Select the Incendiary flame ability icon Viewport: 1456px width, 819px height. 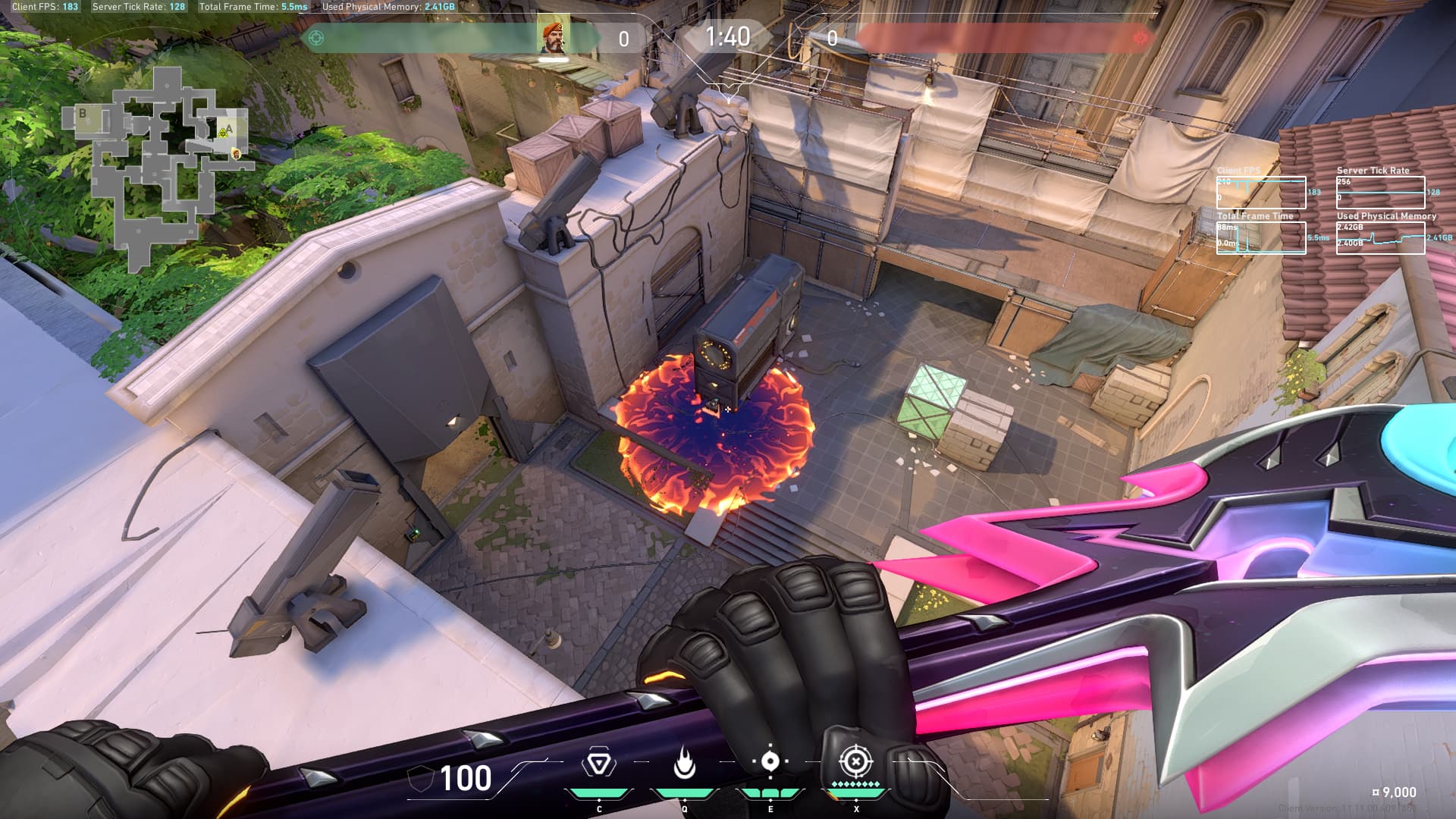click(x=685, y=763)
